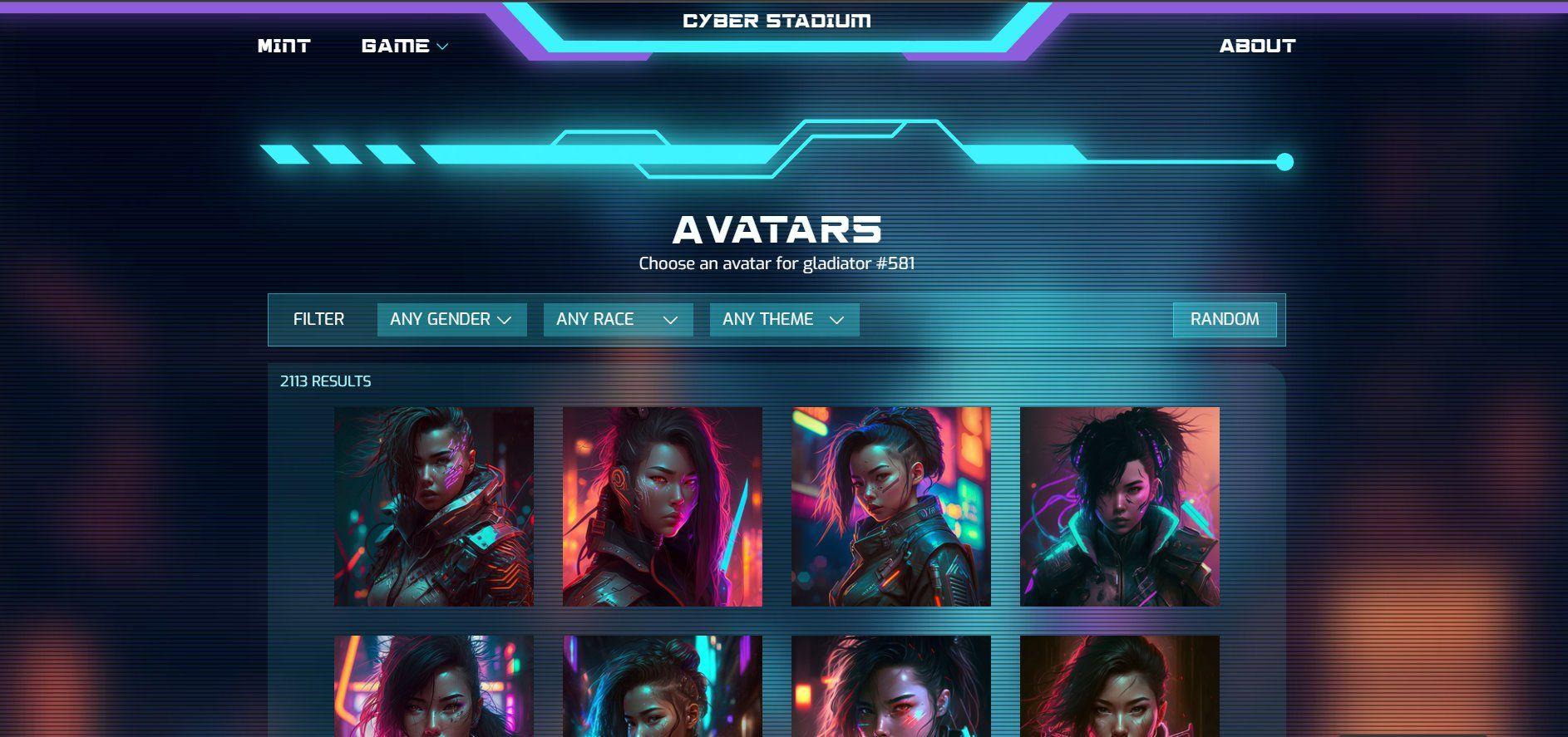The height and width of the screenshot is (737, 1568).
Task: Click the CYBER STADIUM logo banner
Action: (x=777, y=21)
